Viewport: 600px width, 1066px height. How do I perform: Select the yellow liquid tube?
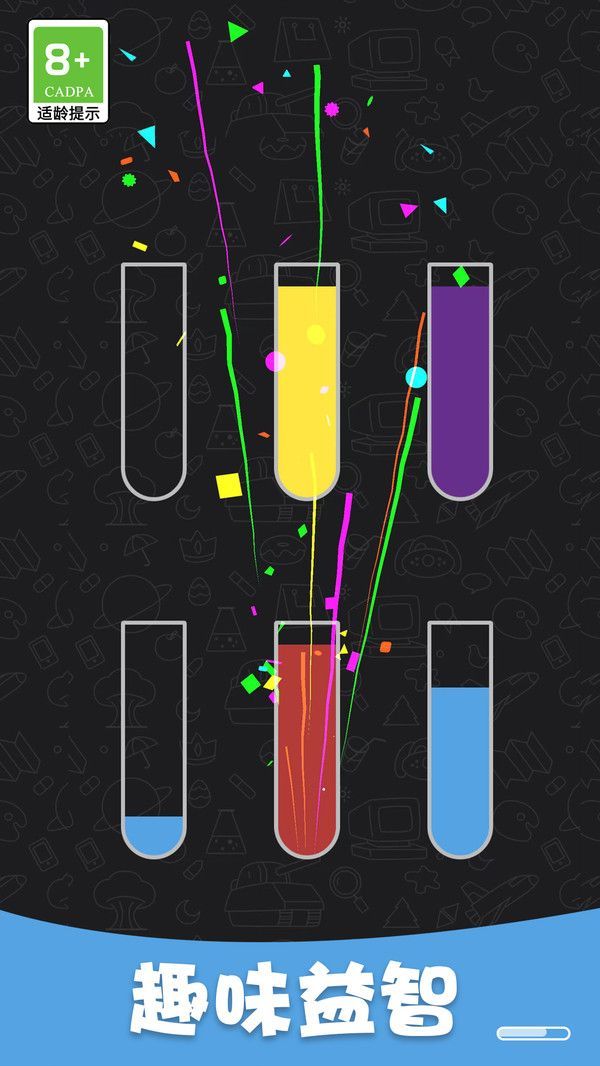click(307, 381)
